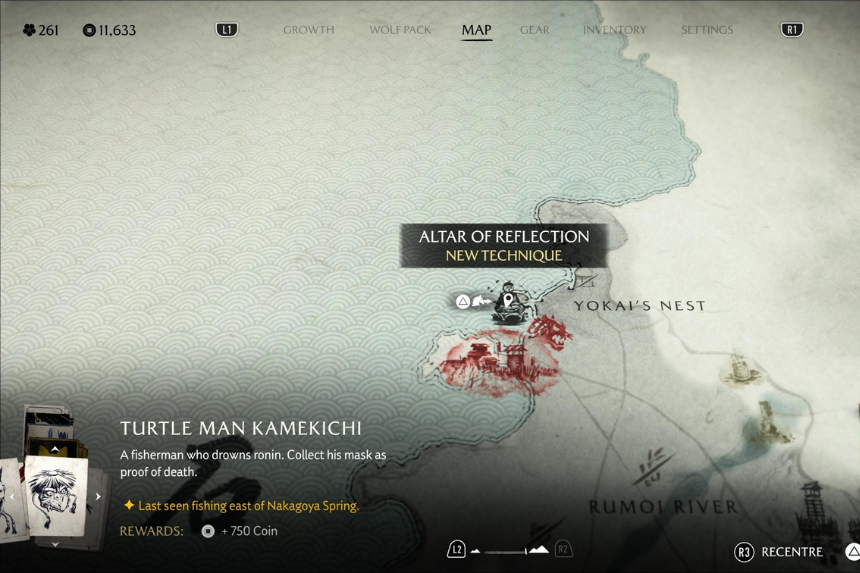
Task: Go to the Gear tab
Action: pos(535,30)
